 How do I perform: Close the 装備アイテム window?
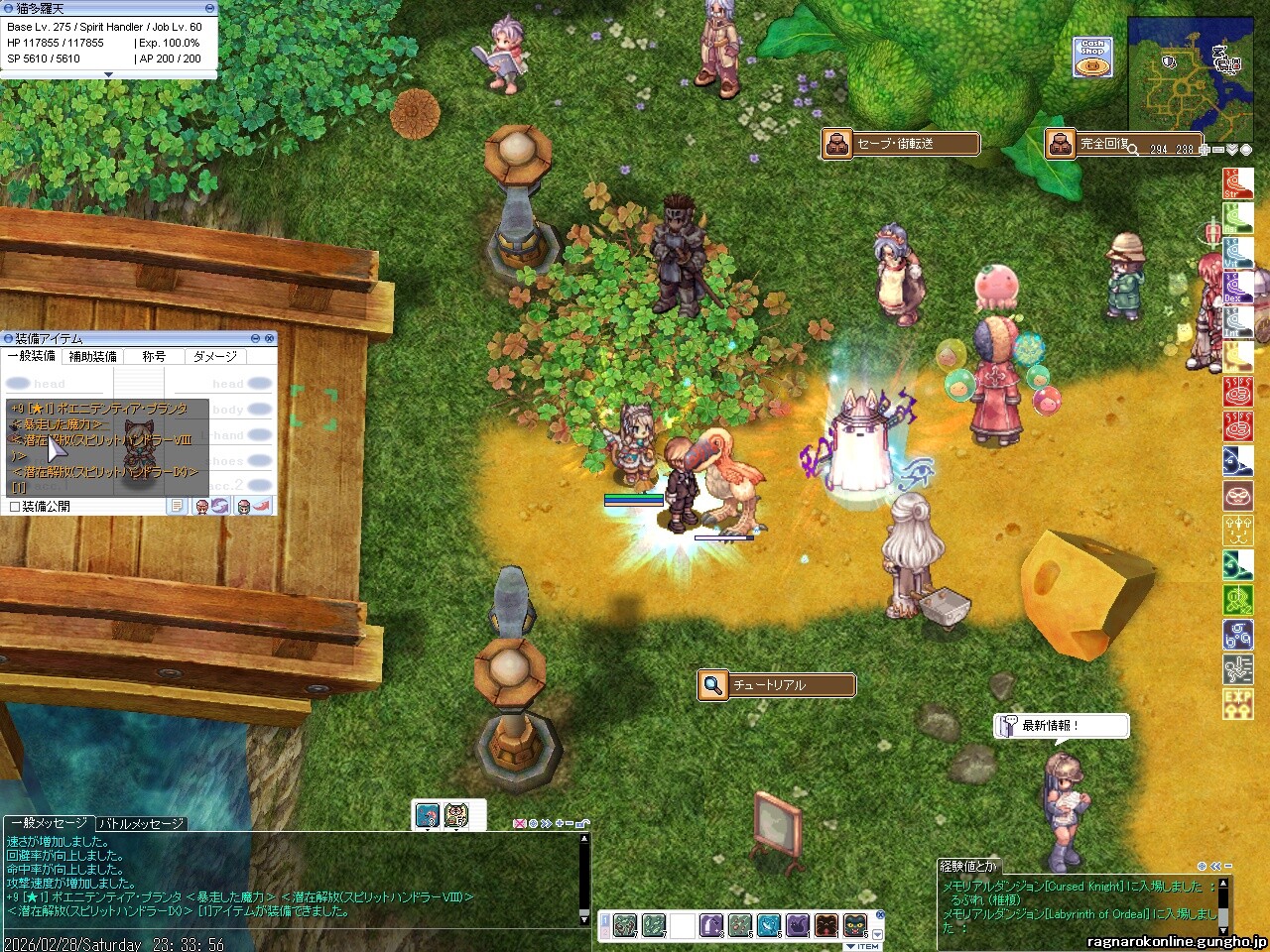[270, 339]
